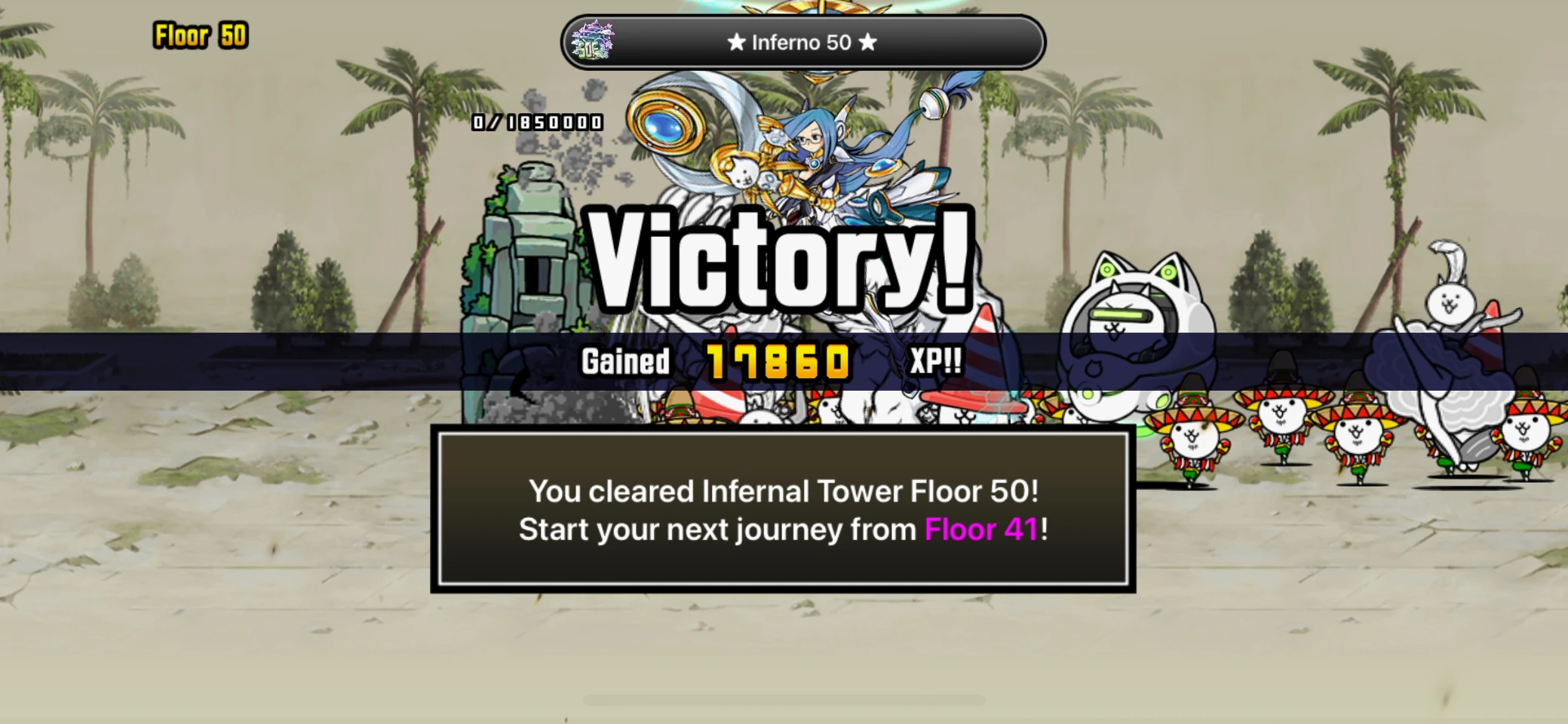
Task: Click the Floor 41 magenta link
Action: pyautogui.click(x=980, y=529)
